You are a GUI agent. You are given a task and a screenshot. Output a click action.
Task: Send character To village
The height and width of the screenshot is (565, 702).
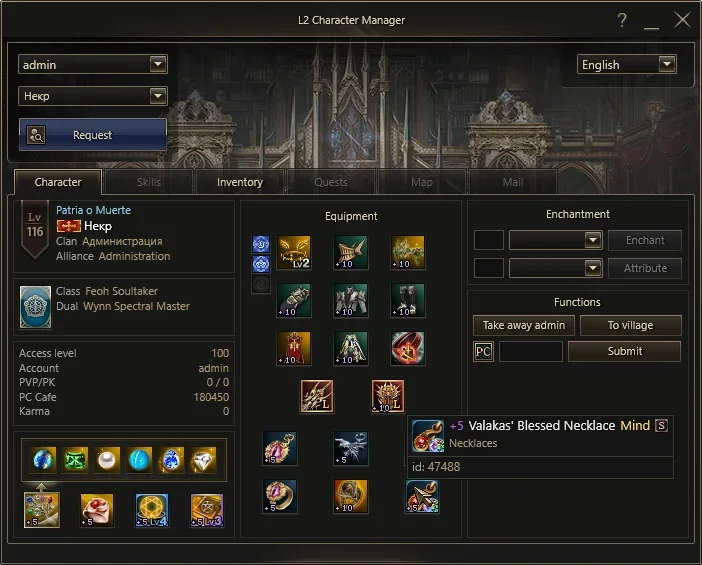630,326
